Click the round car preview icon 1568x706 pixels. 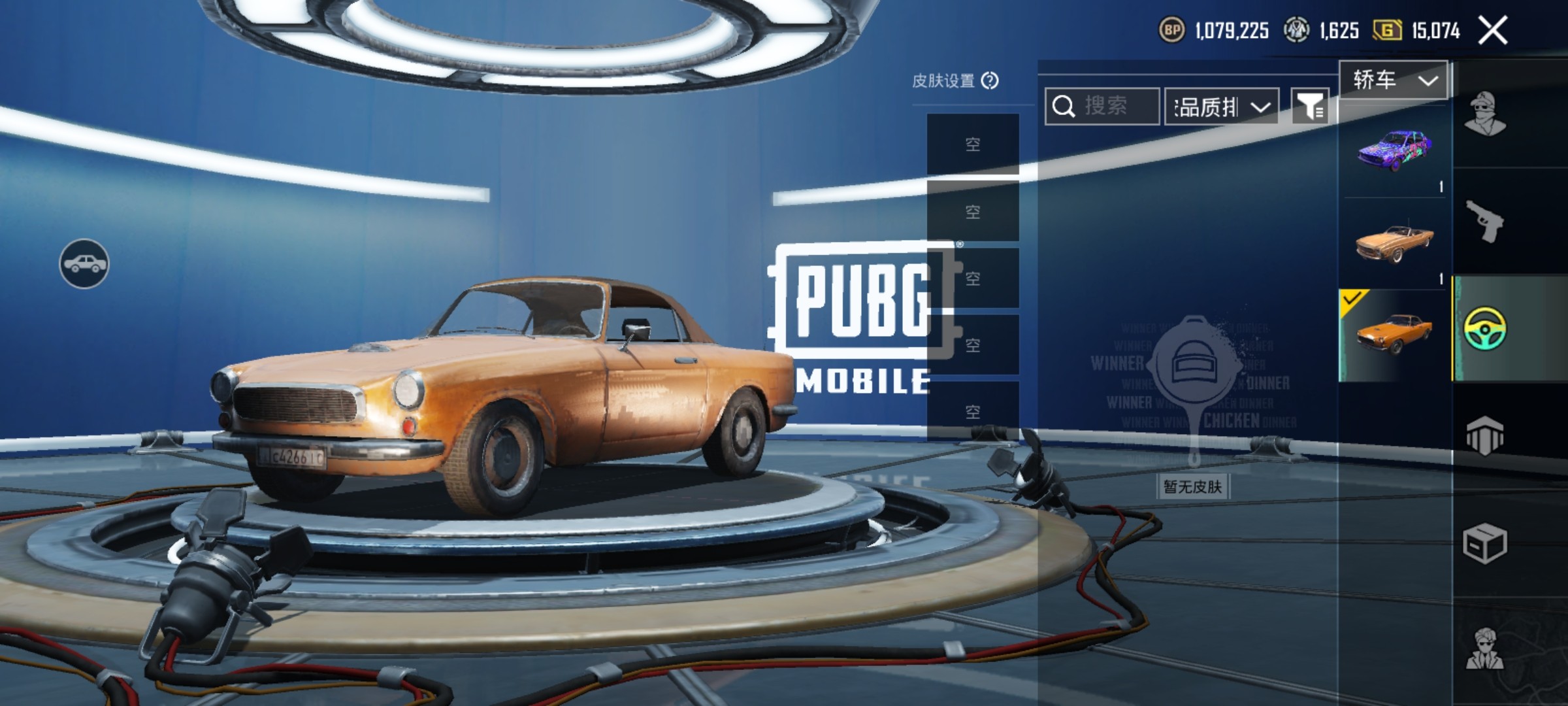point(84,263)
